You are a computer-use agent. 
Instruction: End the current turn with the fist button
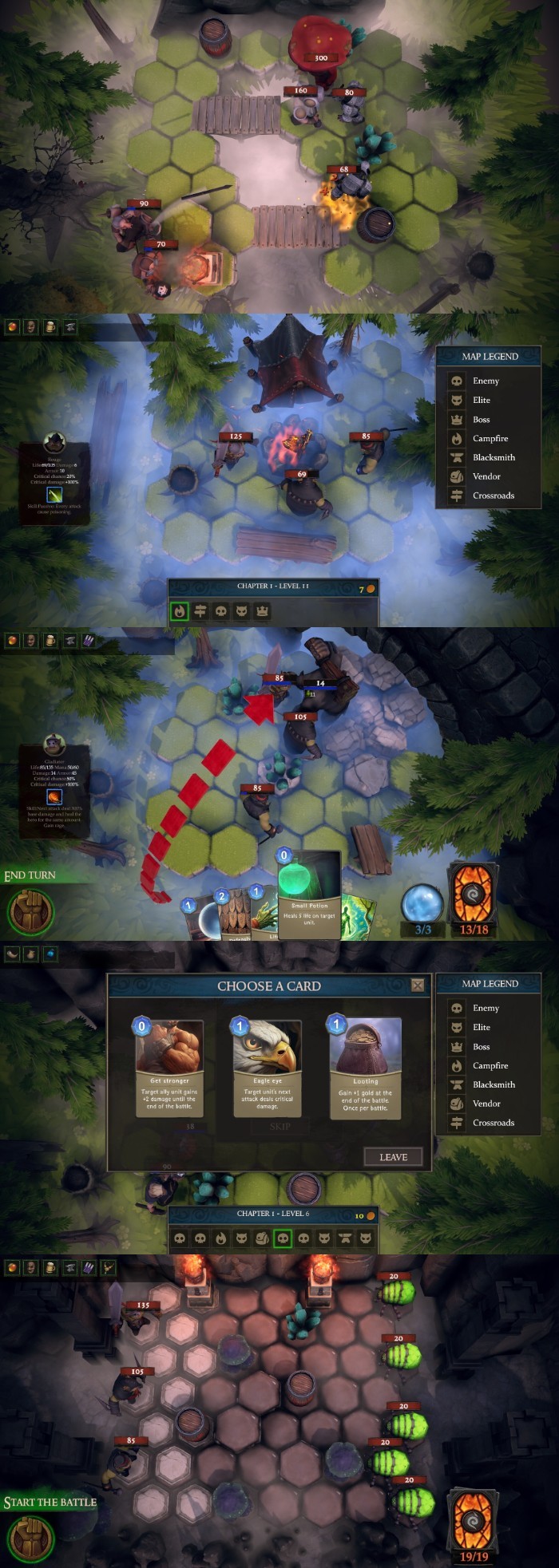point(30,911)
